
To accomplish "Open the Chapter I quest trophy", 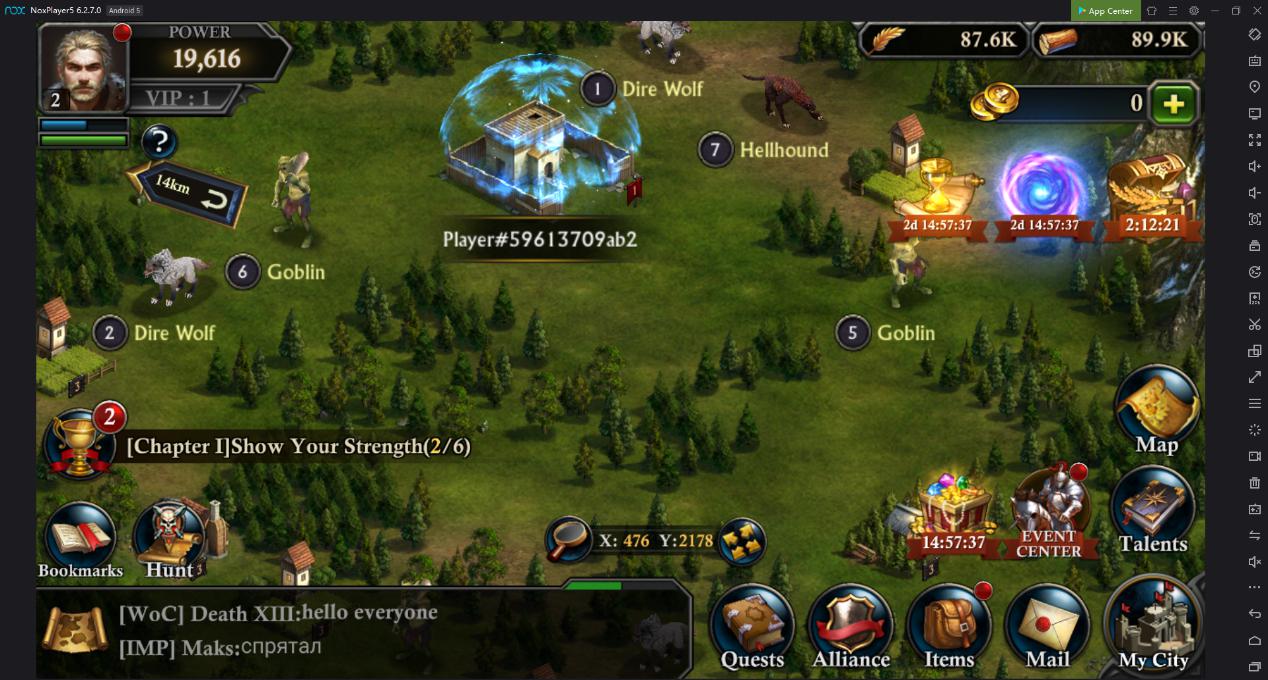I will tap(80, 443).
